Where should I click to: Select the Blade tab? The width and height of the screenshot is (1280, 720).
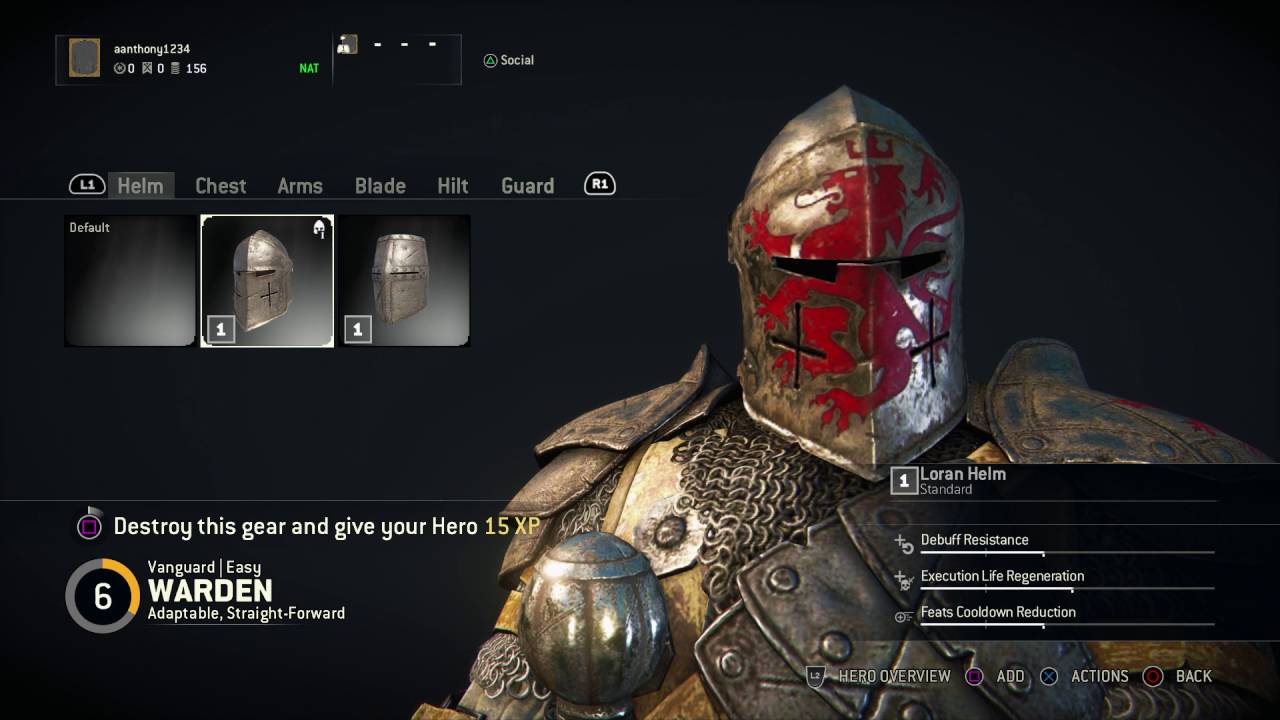380,186
